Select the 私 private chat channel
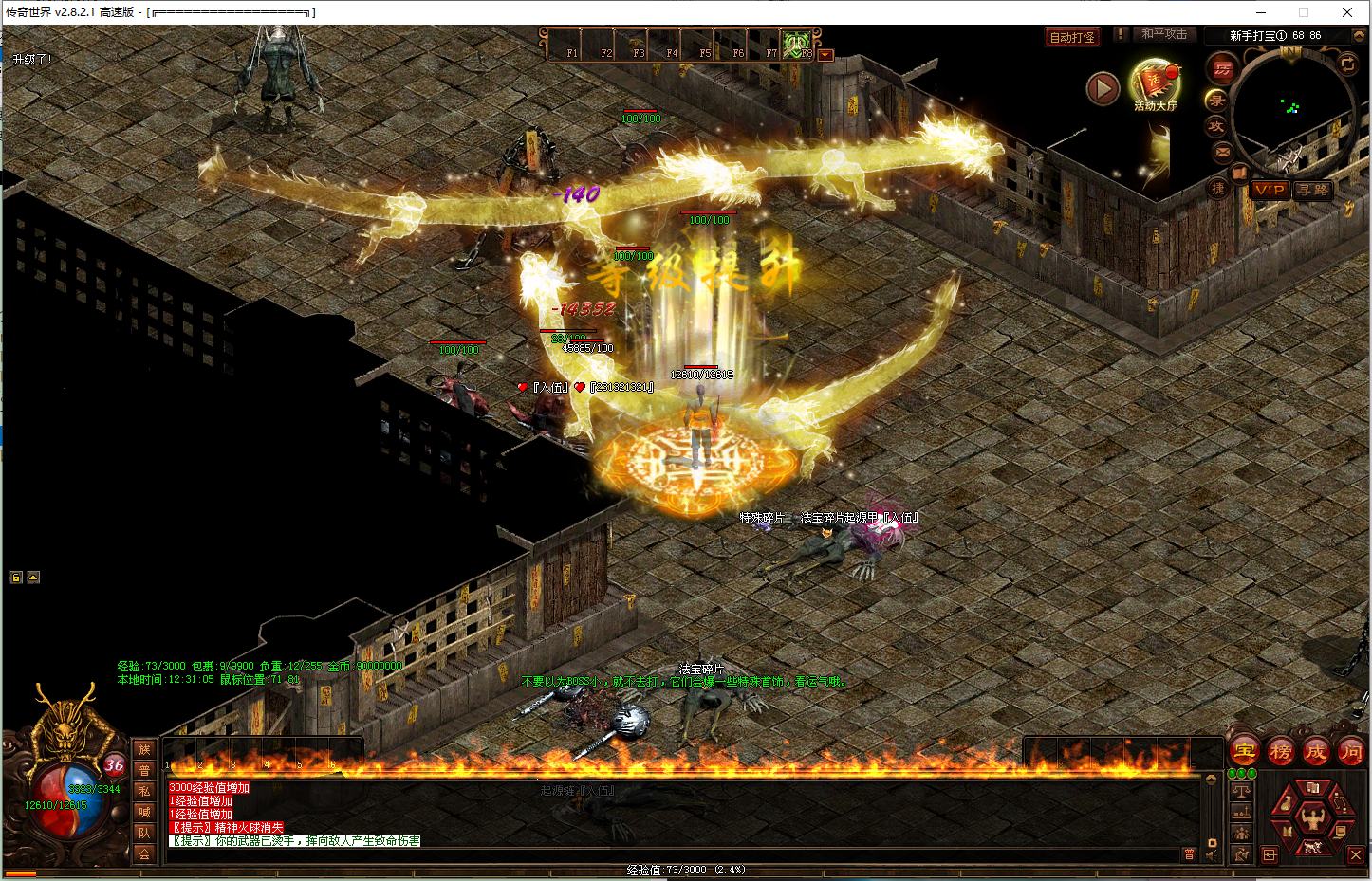Viewport: 1372px width, 881px height. tap(144, 791)
